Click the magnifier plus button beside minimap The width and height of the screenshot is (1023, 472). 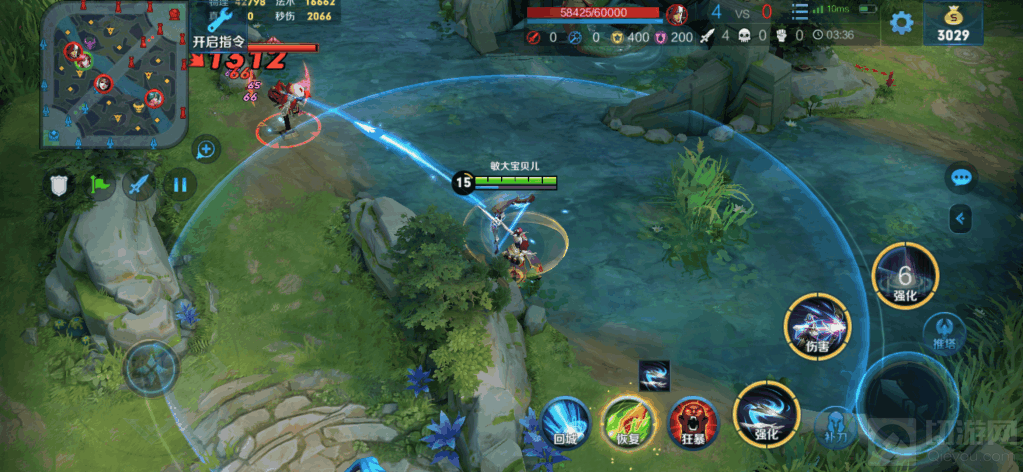[207, 150]
